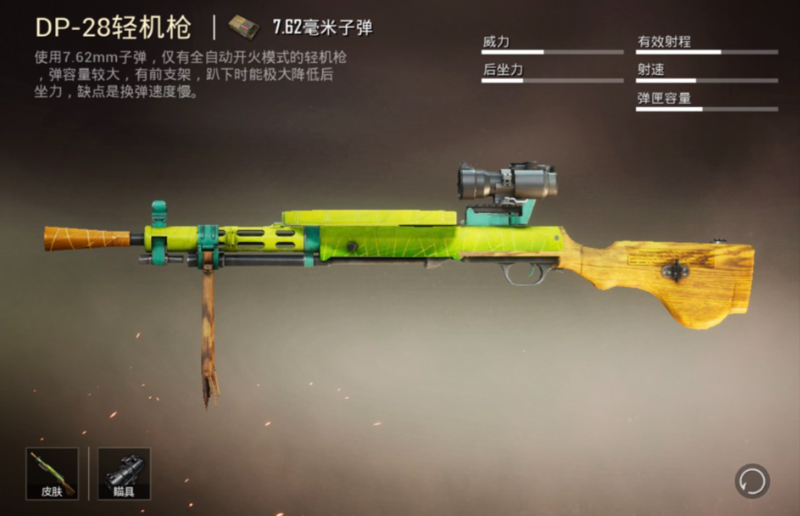This screenshot has width=800, height=516.
Task: Open the 瞄具 scope attachment selector
Action: [x=124, y=473]
